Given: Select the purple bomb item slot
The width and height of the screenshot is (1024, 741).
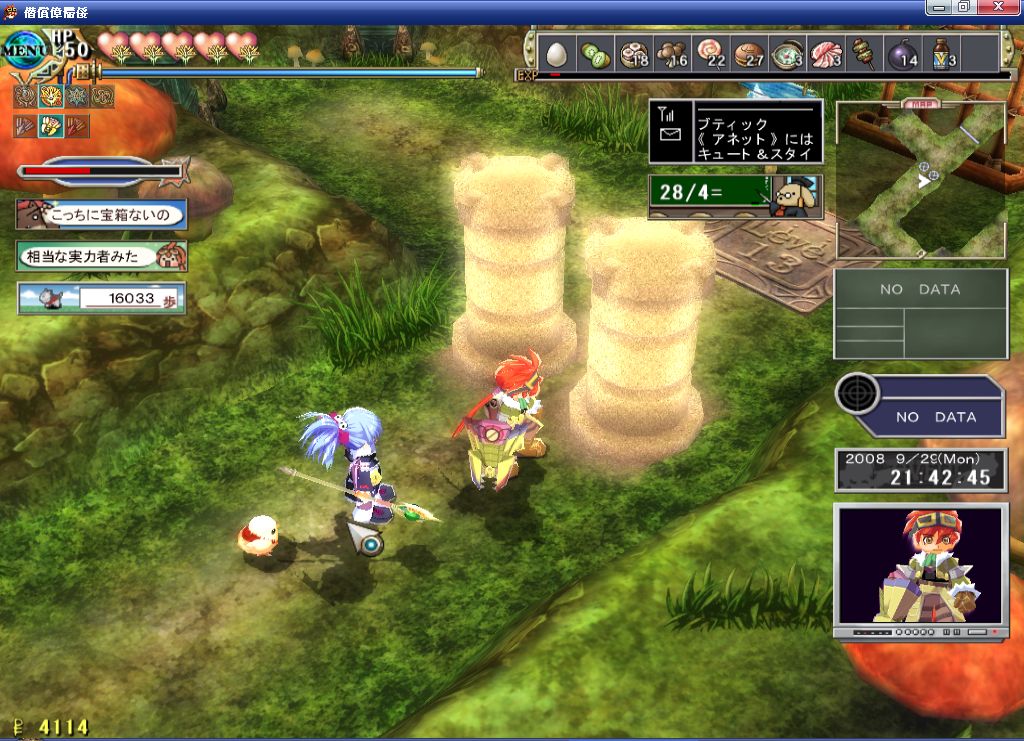Looking at the screenshot, I should coord(901,53).
